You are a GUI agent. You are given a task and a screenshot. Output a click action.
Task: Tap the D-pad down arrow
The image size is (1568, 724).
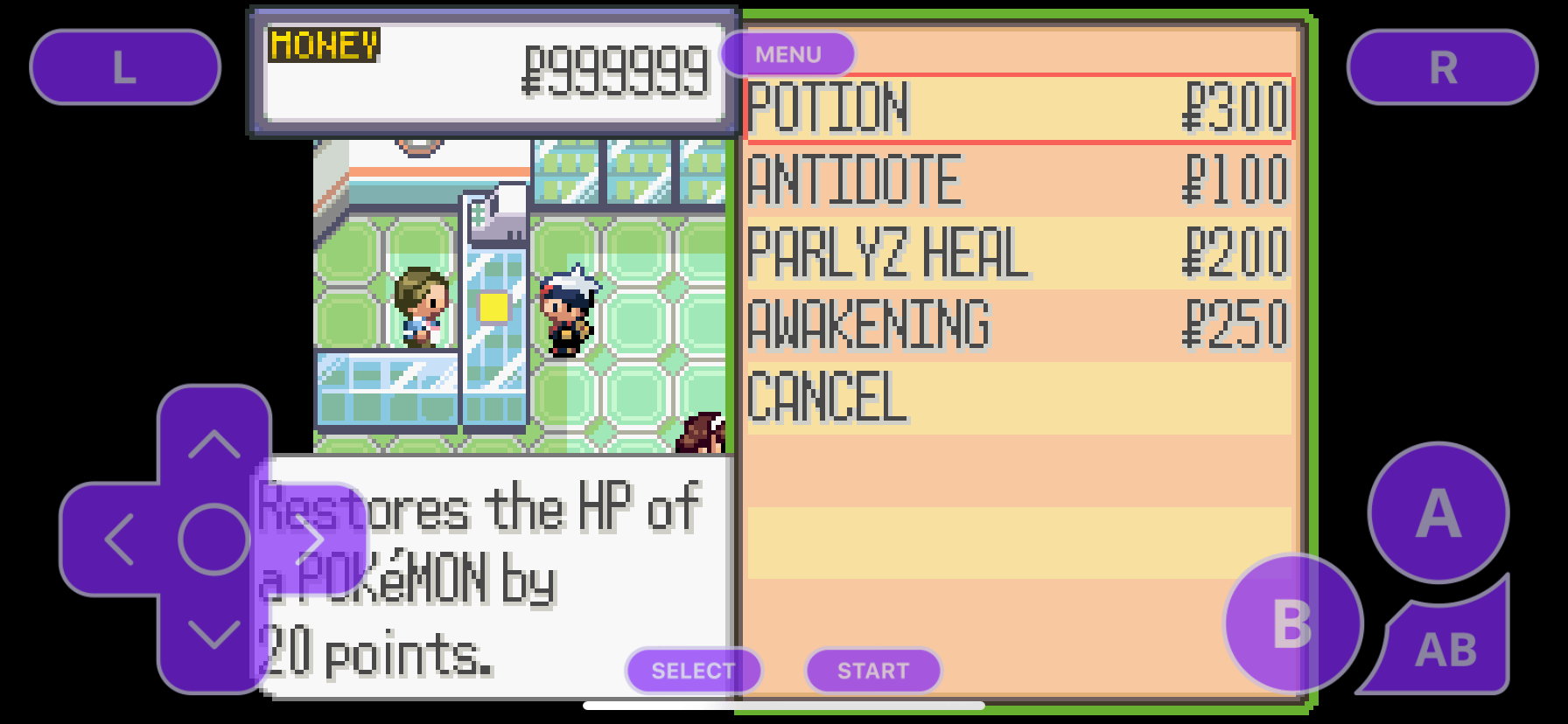coord(214,634)
